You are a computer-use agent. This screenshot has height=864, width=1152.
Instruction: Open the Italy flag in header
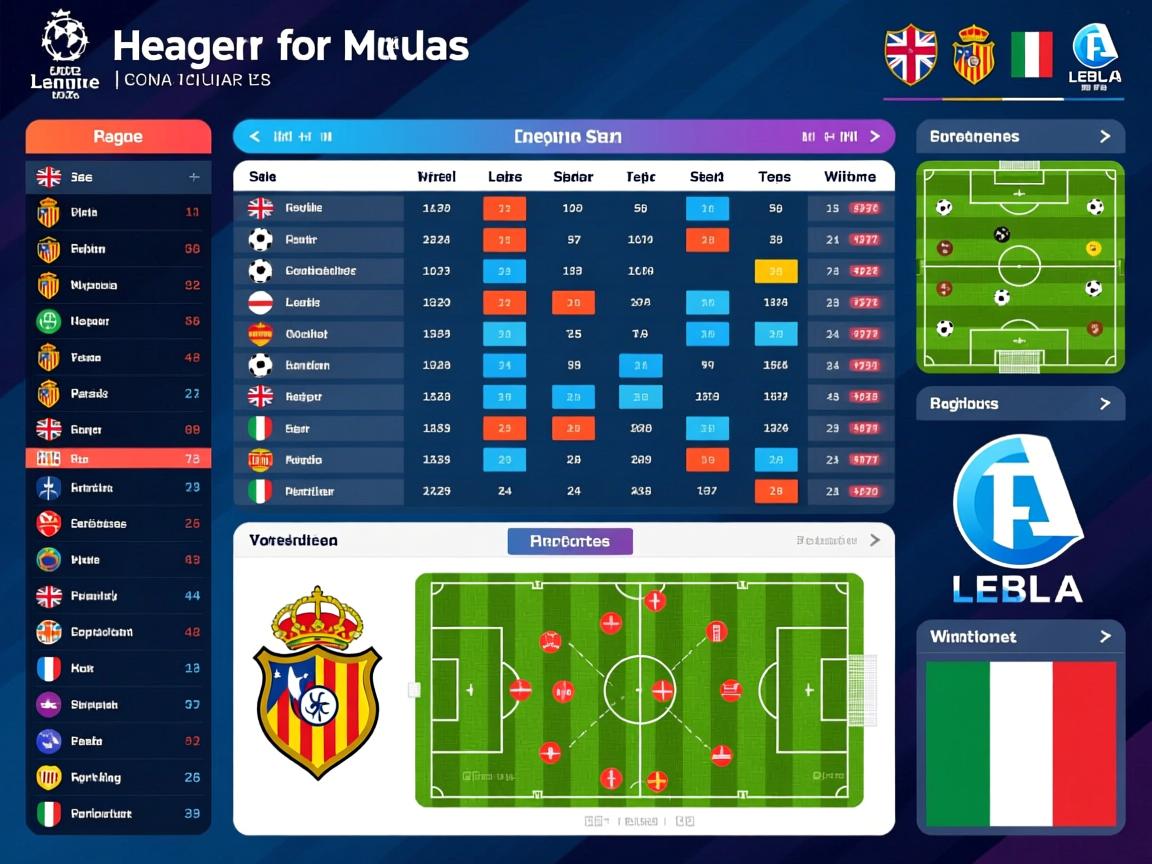coord(1031,54)
